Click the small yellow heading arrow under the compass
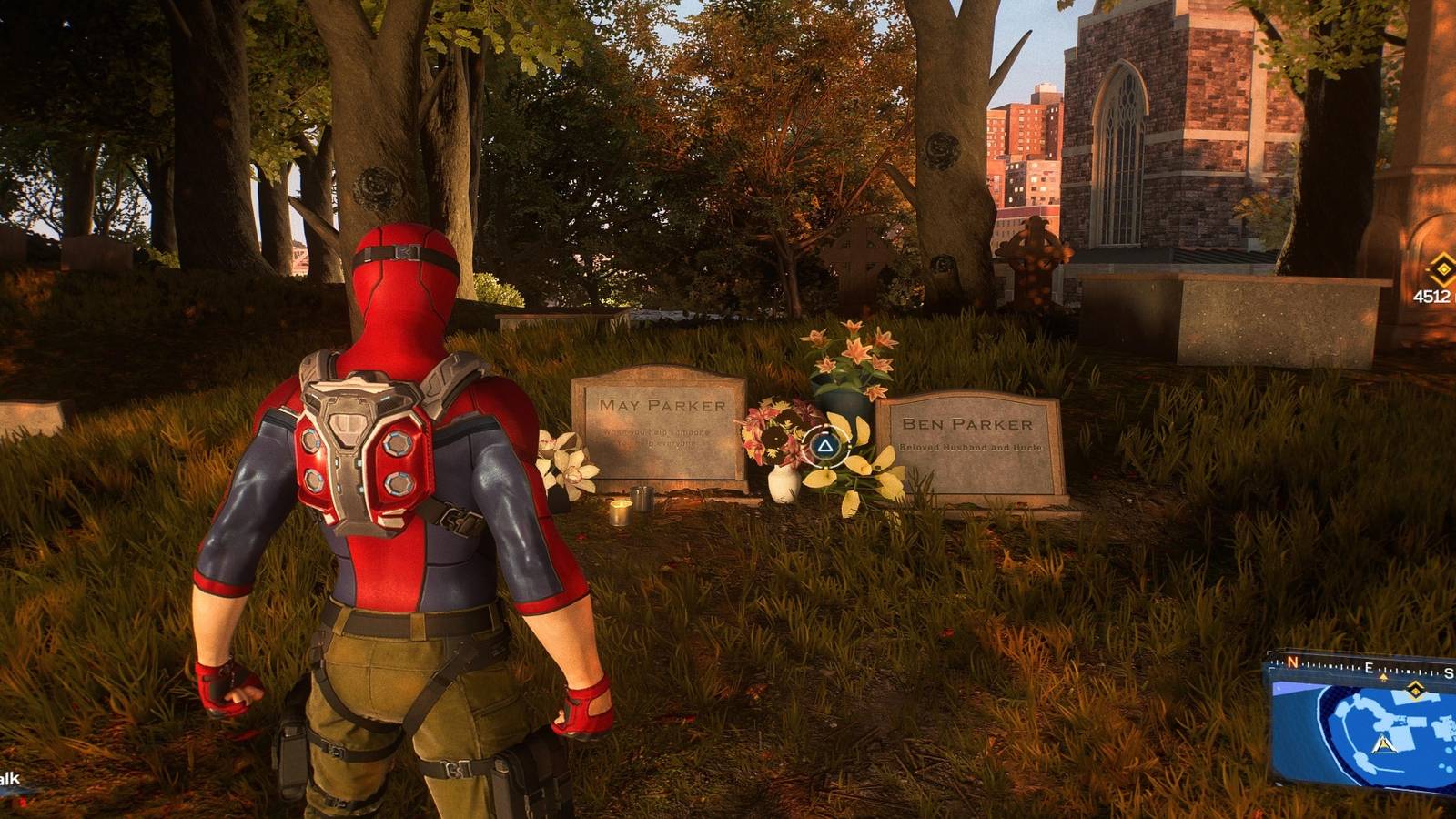This screenshot has width=1456, height=819. pyautogui.click(x=1383, y=677)
